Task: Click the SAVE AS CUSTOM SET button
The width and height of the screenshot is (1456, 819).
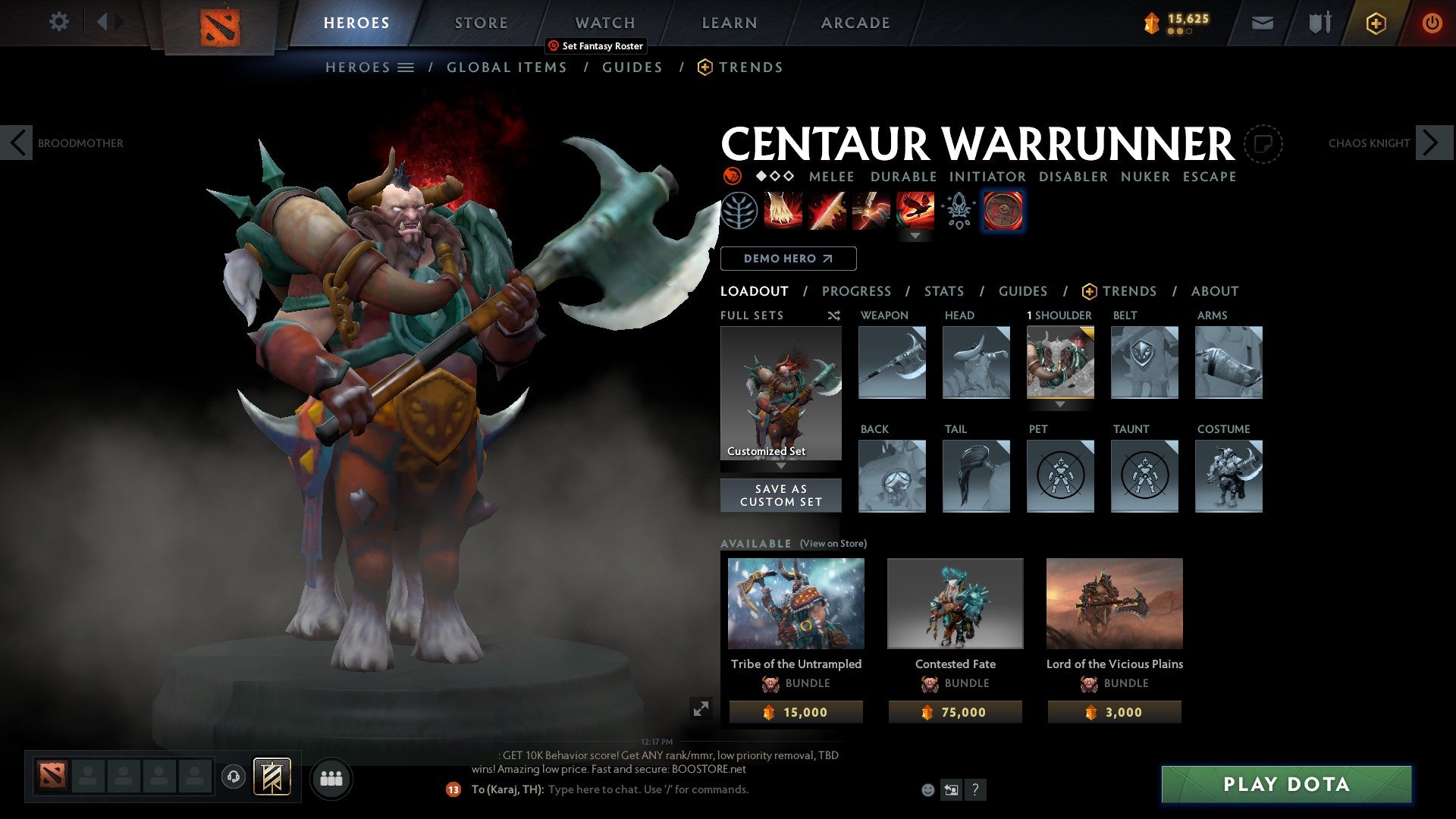Action: pos(781,495)
